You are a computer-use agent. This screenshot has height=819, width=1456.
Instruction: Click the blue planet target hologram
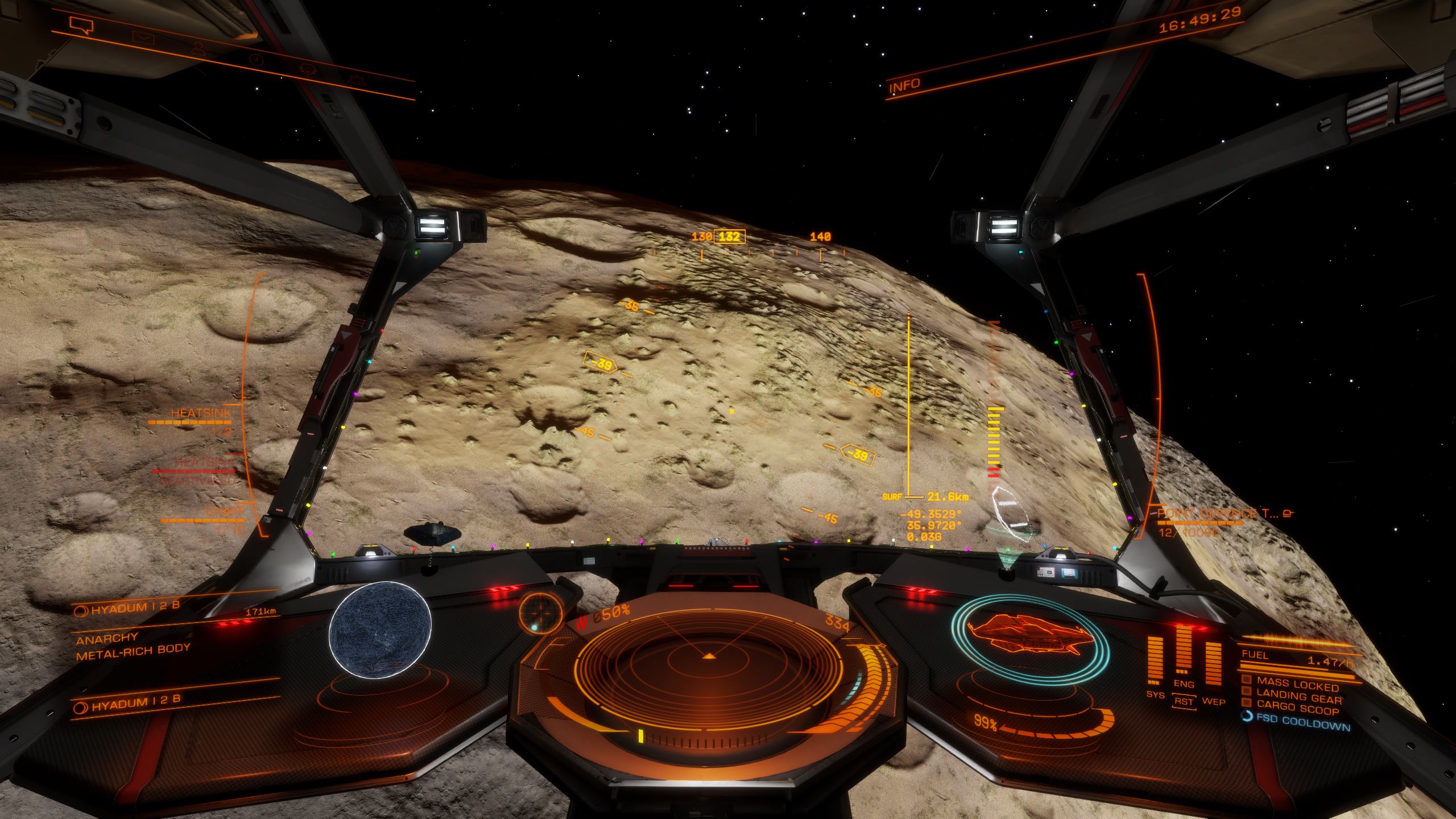coord(380,630)
